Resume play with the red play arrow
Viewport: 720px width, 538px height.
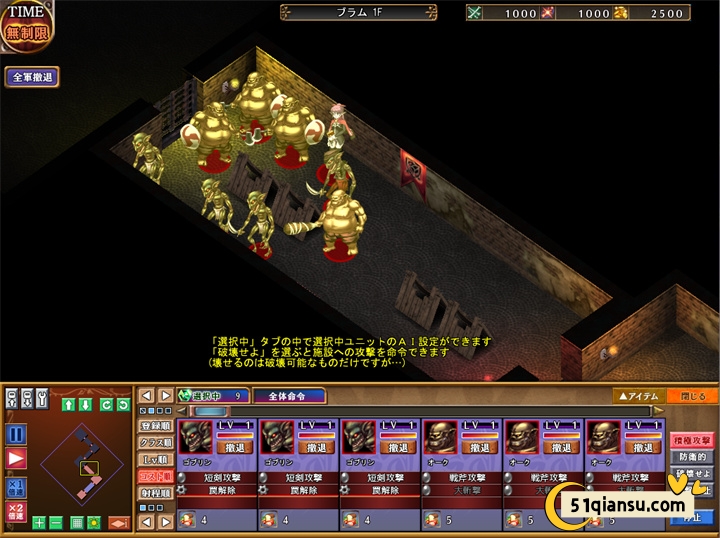[15, 459]
